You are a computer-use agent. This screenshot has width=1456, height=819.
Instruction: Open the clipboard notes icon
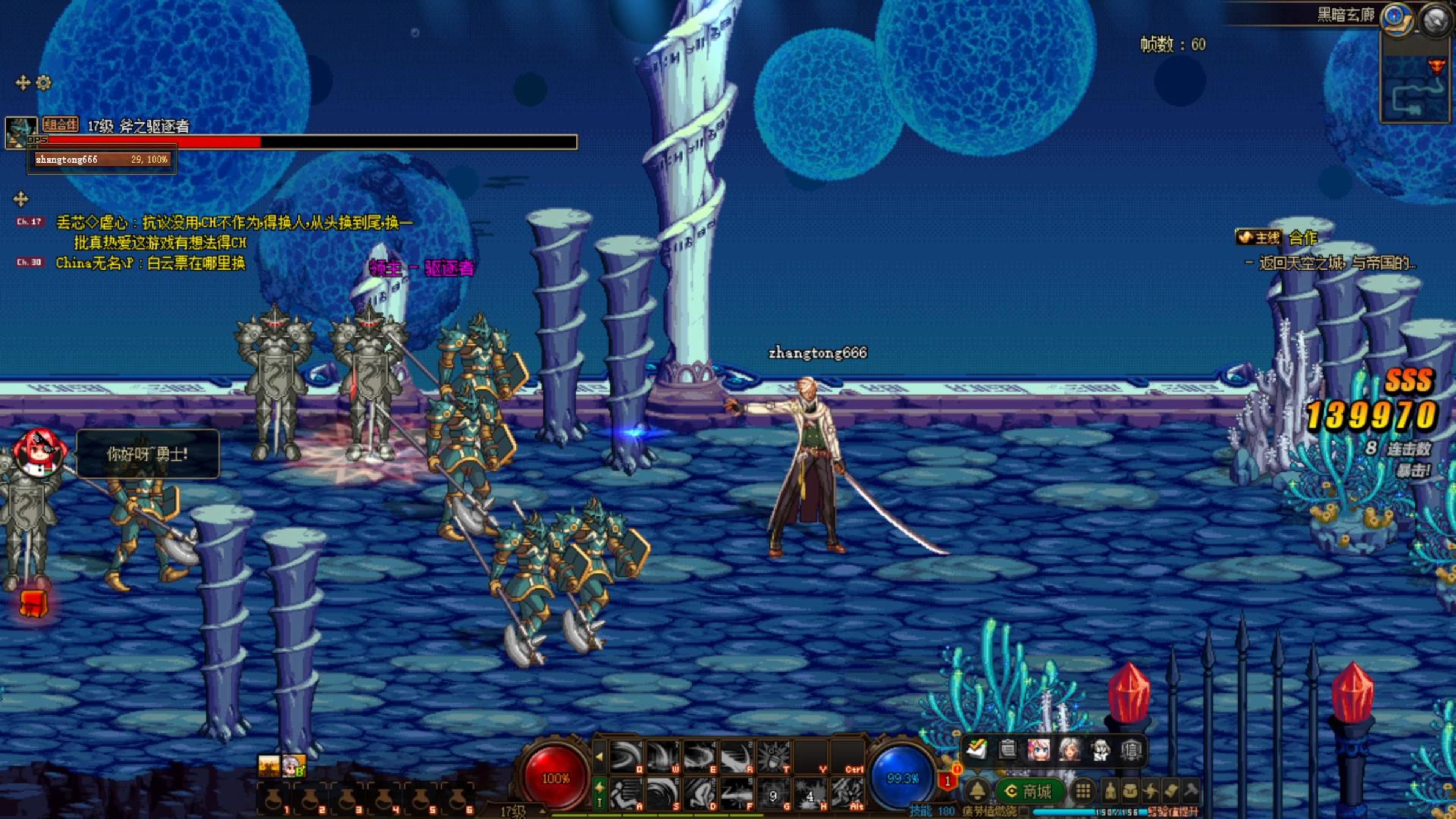pos(1007,750)
